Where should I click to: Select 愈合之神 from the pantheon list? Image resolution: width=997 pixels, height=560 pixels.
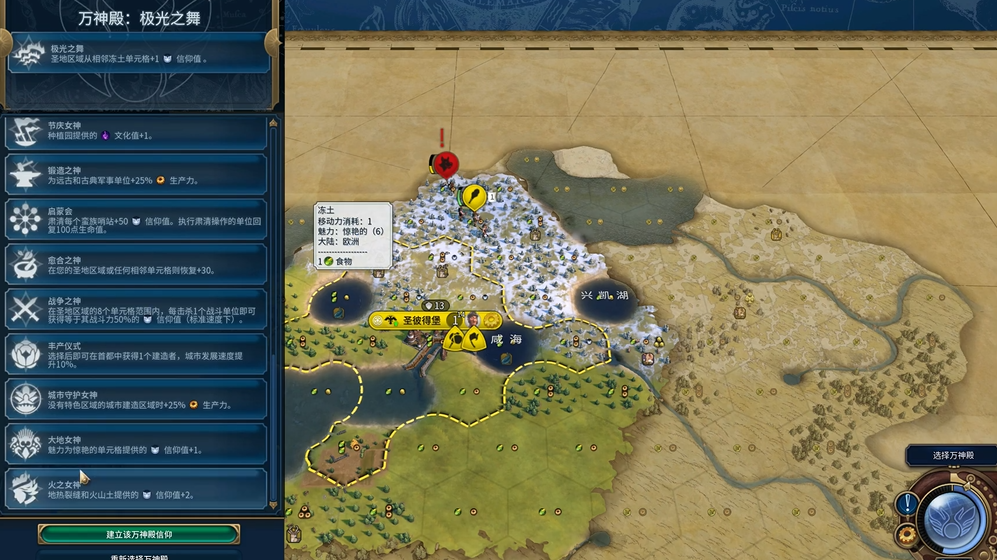click(x=137, y=264)
